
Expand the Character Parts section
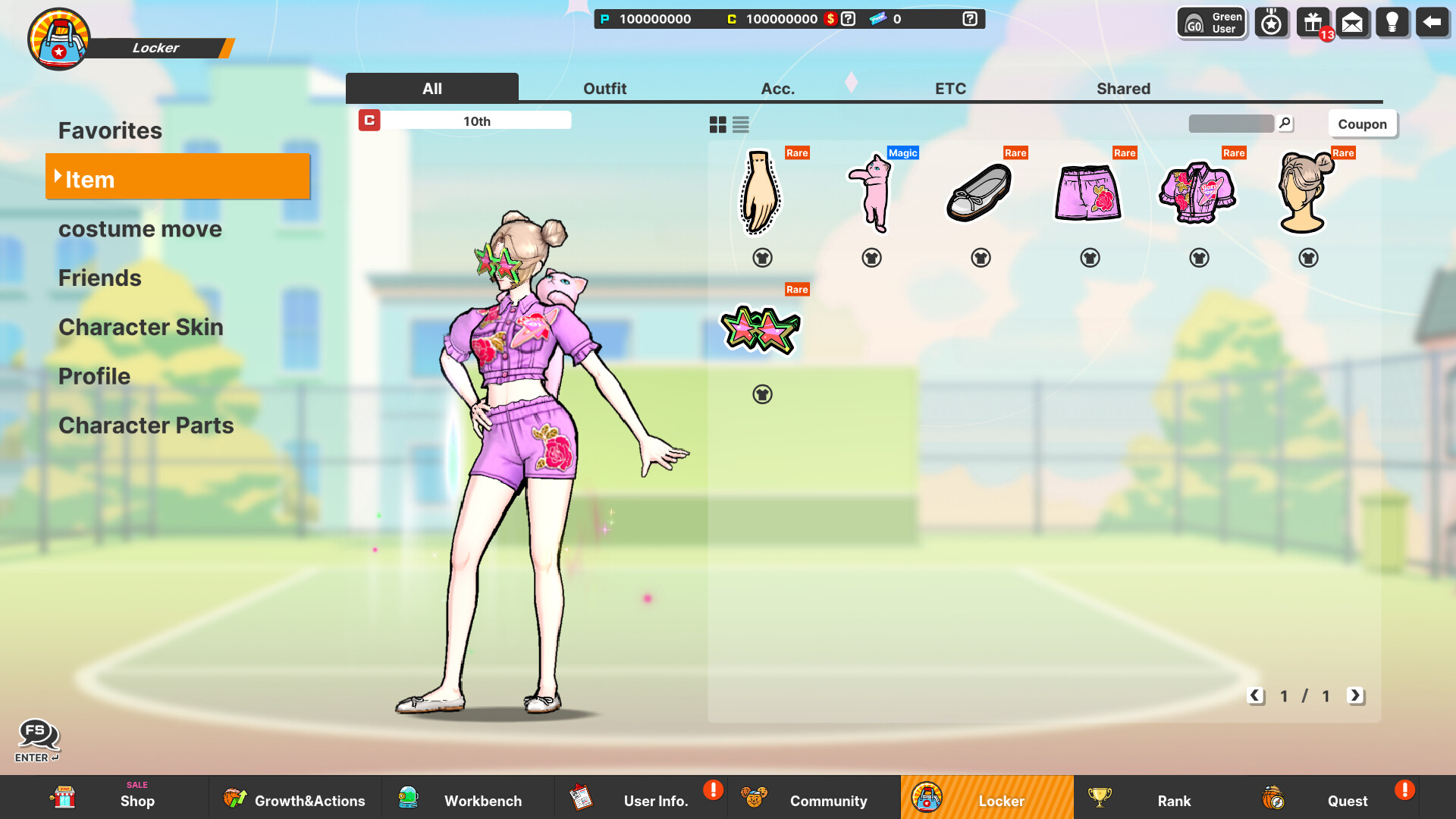[146, 425]
